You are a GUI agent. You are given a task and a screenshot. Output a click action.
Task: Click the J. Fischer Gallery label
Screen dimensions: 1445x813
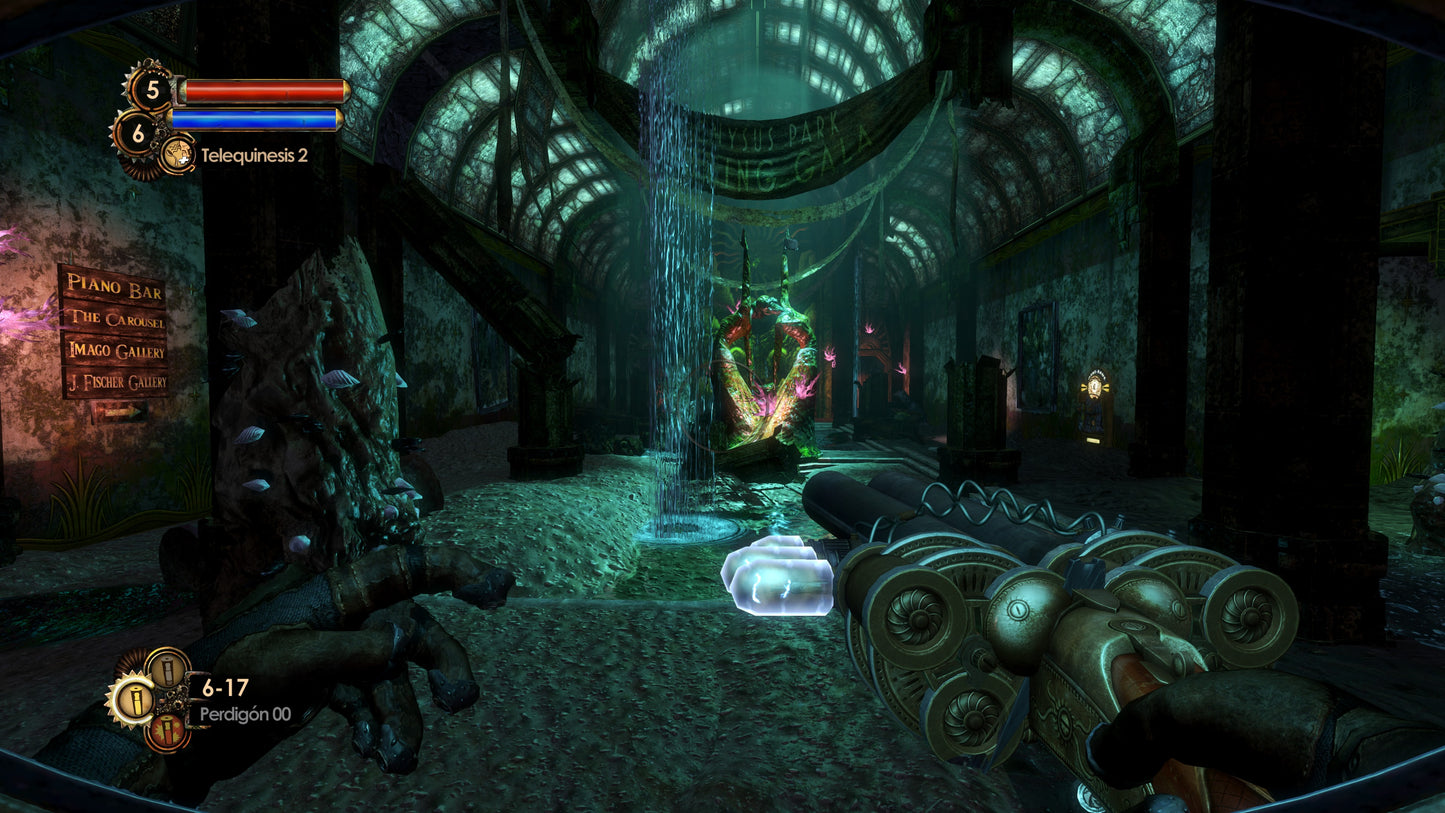118,384
